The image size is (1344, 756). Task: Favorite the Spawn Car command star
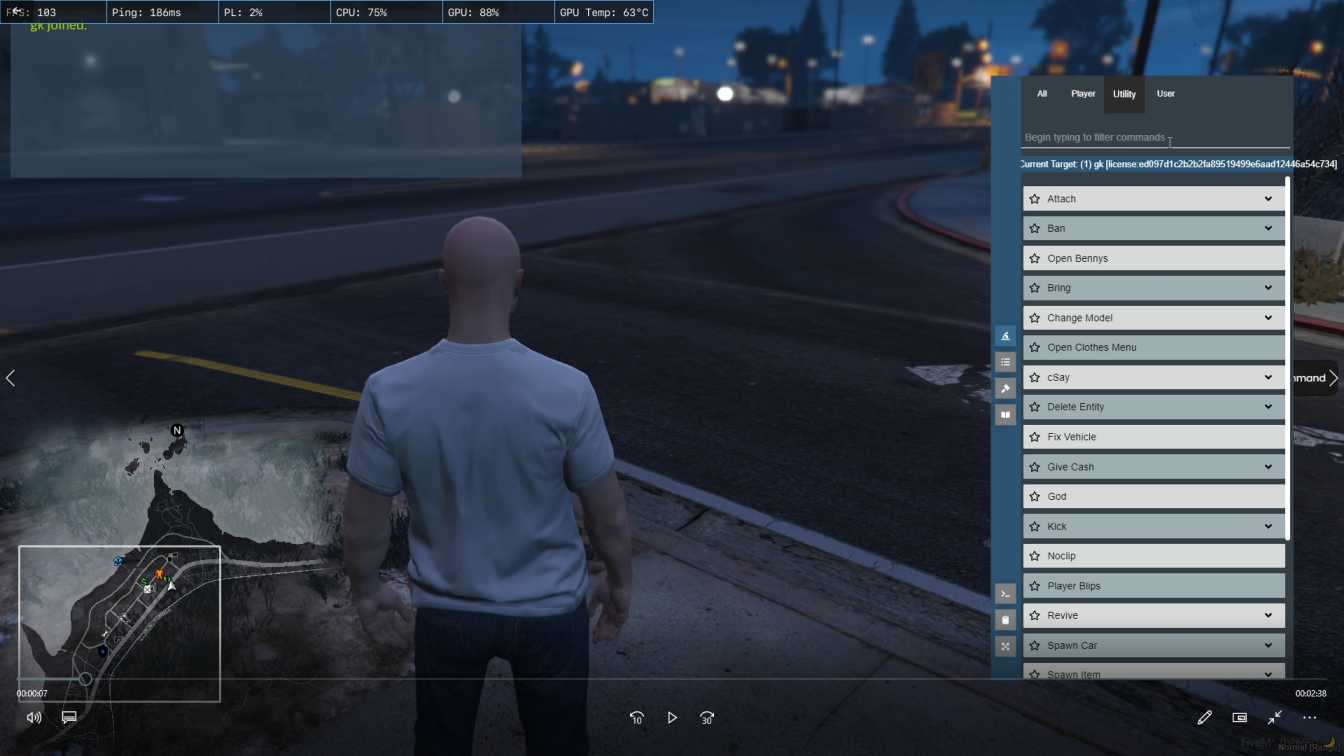pos(1035,646)
